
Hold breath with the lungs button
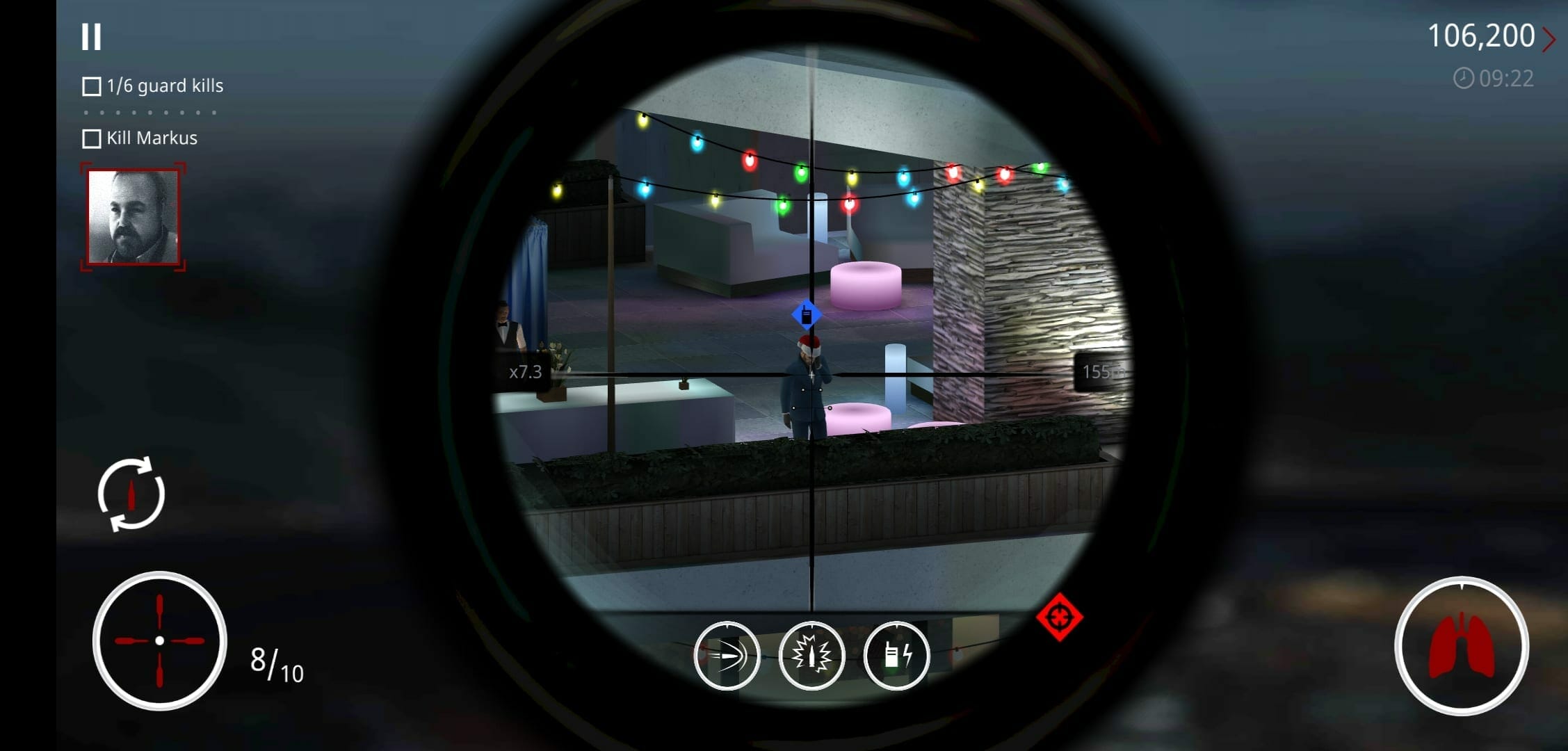pos(1461,646)
